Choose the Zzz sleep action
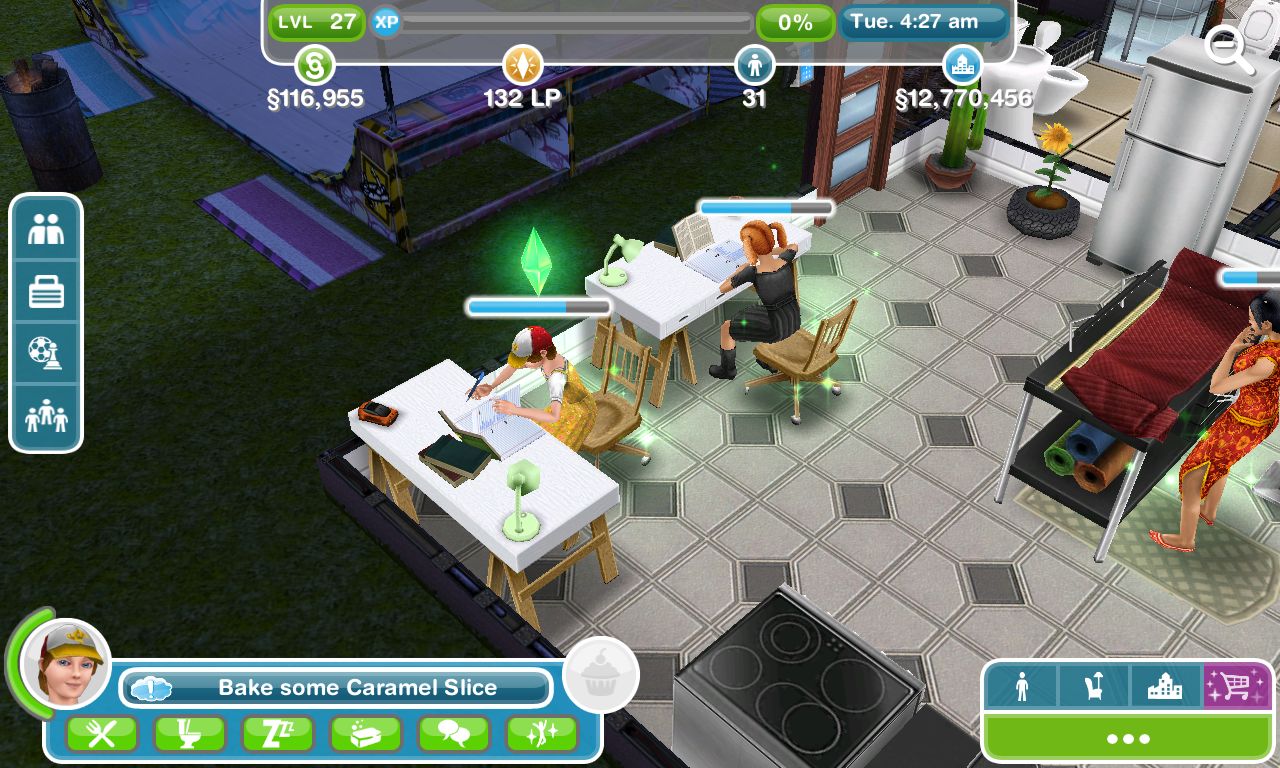This screenshot has width=1280, height=768. (277, 733)
